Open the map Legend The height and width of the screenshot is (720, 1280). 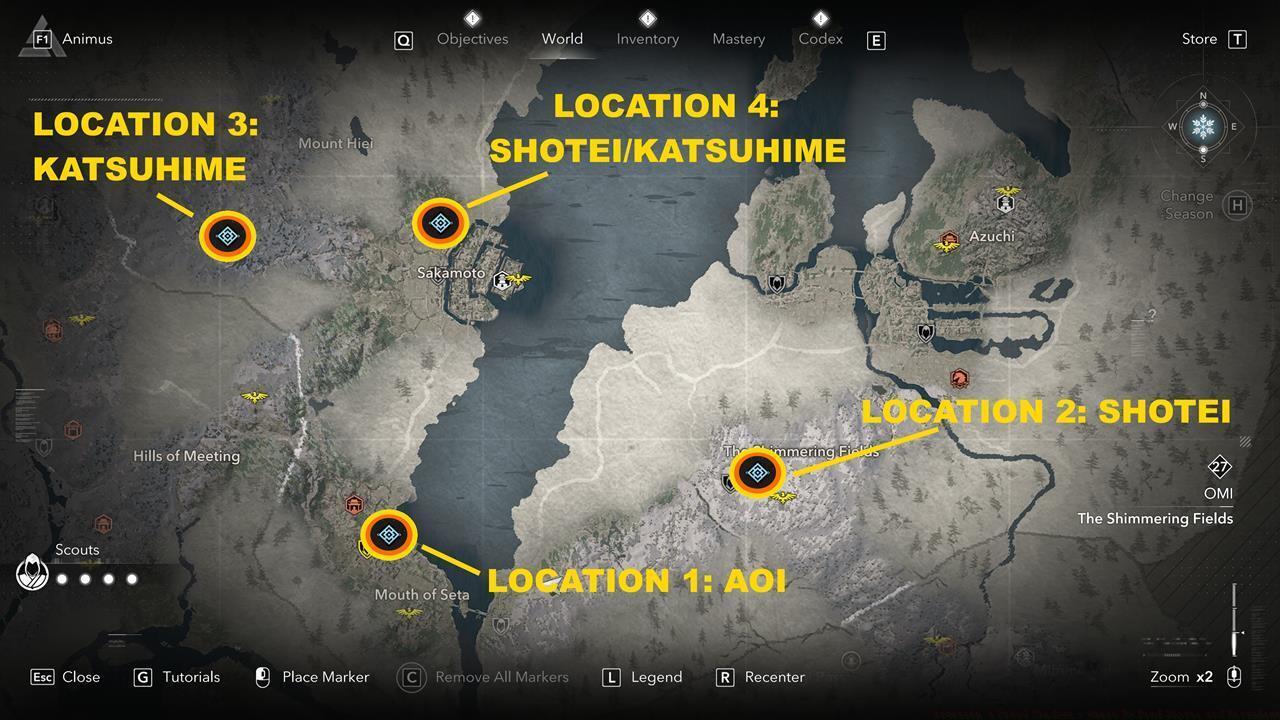click(x=659, y=677)
